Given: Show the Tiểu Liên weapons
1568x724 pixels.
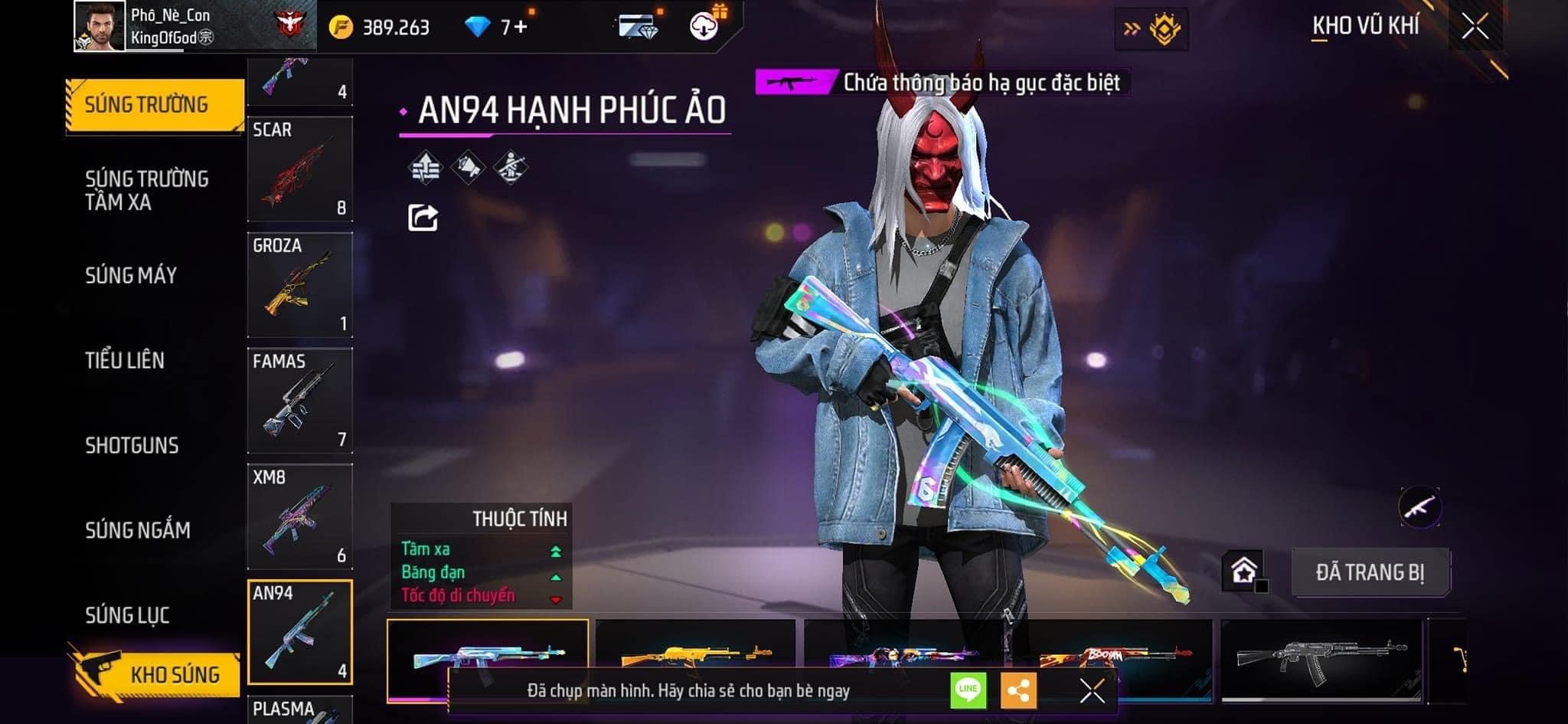Looking at the screenshot, I should [x=125, y=360].
